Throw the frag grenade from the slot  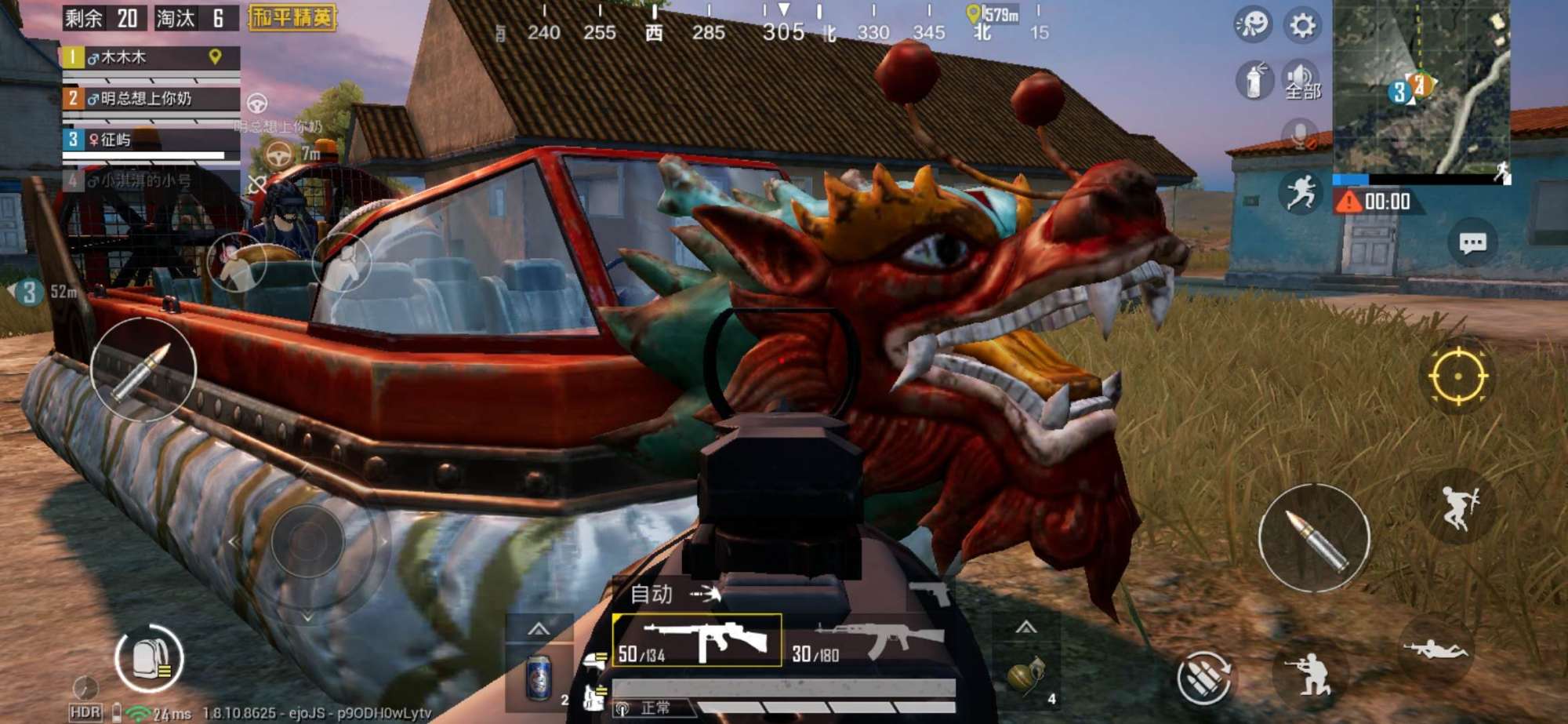(x=1025, y=675)
